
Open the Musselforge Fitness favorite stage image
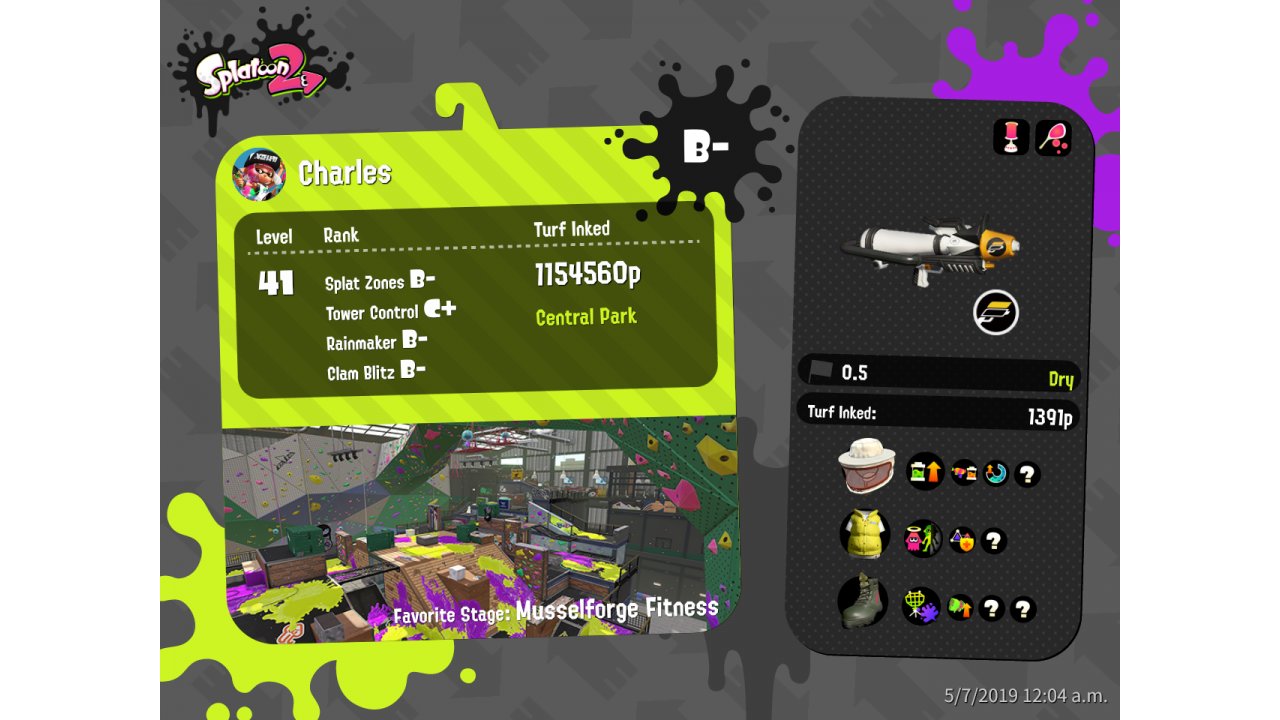point(480,530)
